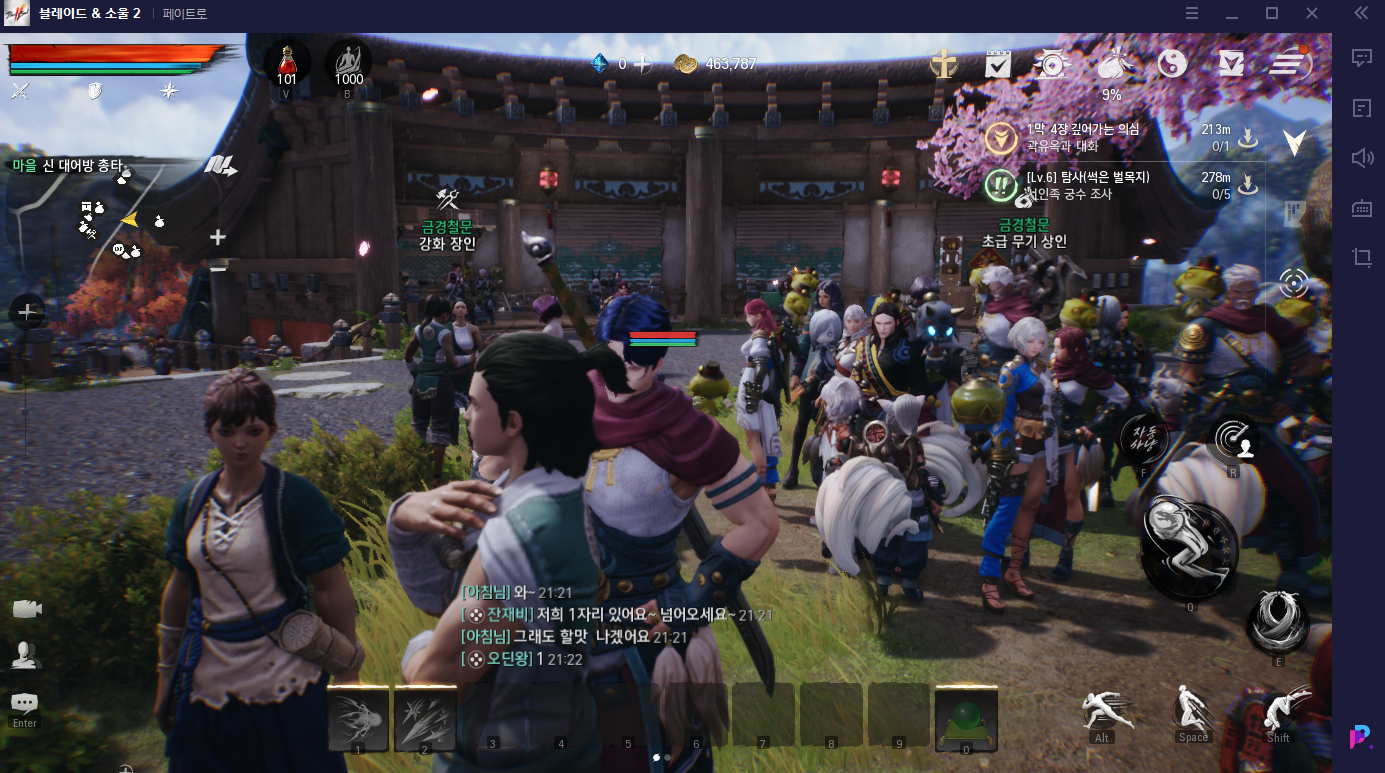Toggle the camera mode icon

[27, 609]
